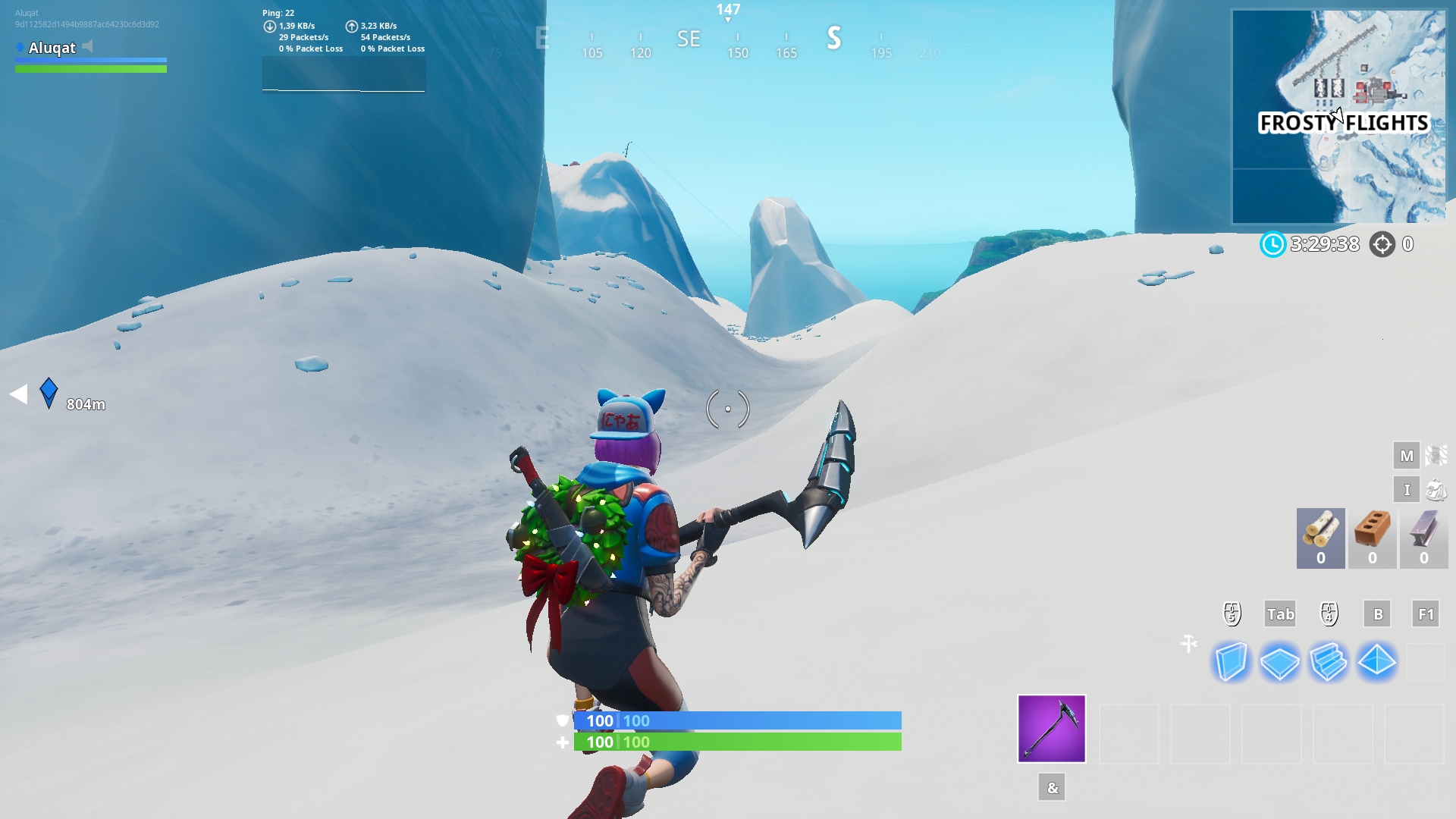Image resolution: width=1456 pixels, height=819 pixels.
Task: Click the F1 key prompt
Action: click(x=1426, y=614)
